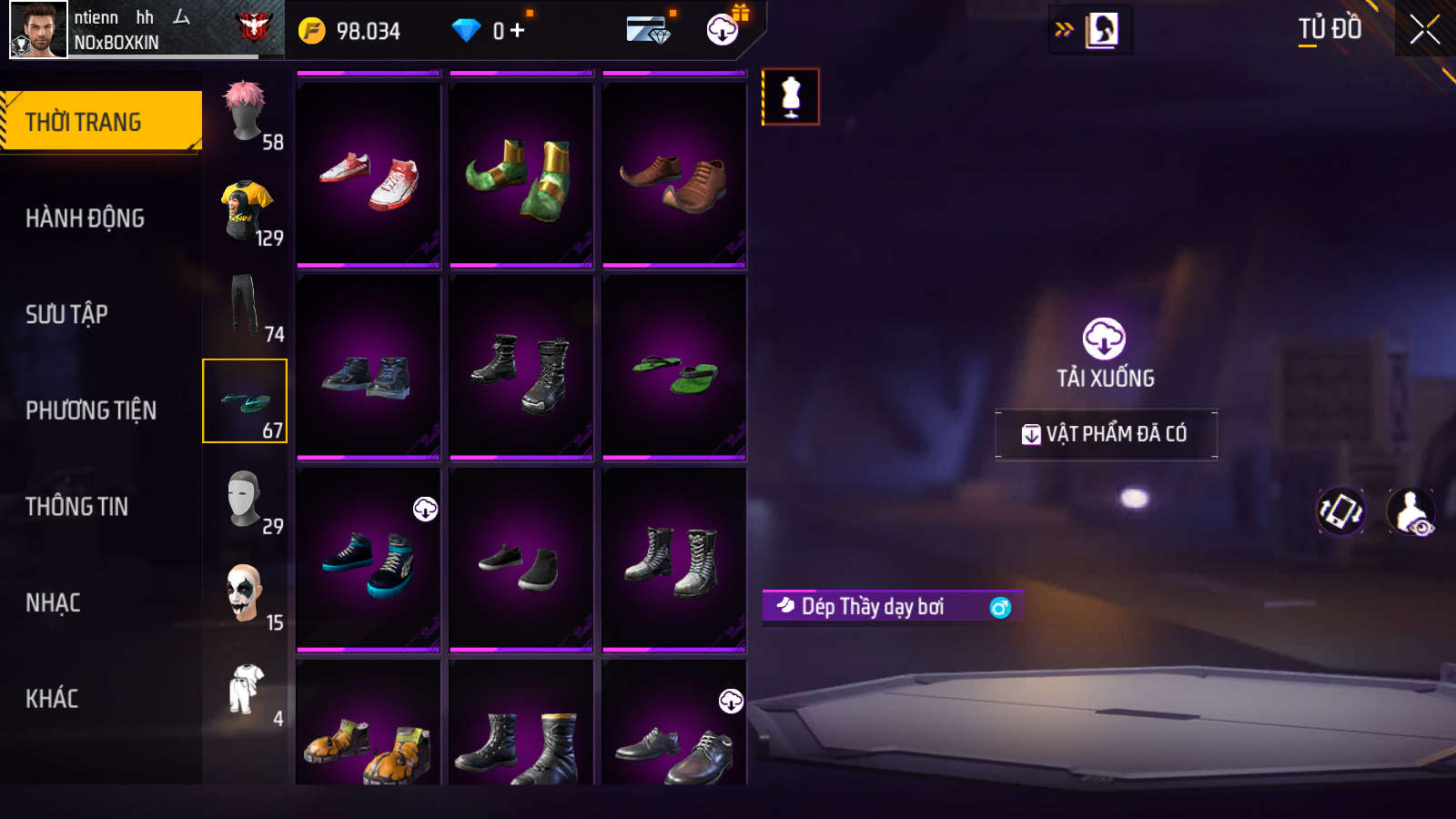Choose the green flip-flops item
The height and width of the screenshot is (819, 1456).
[x=674, y=367]
